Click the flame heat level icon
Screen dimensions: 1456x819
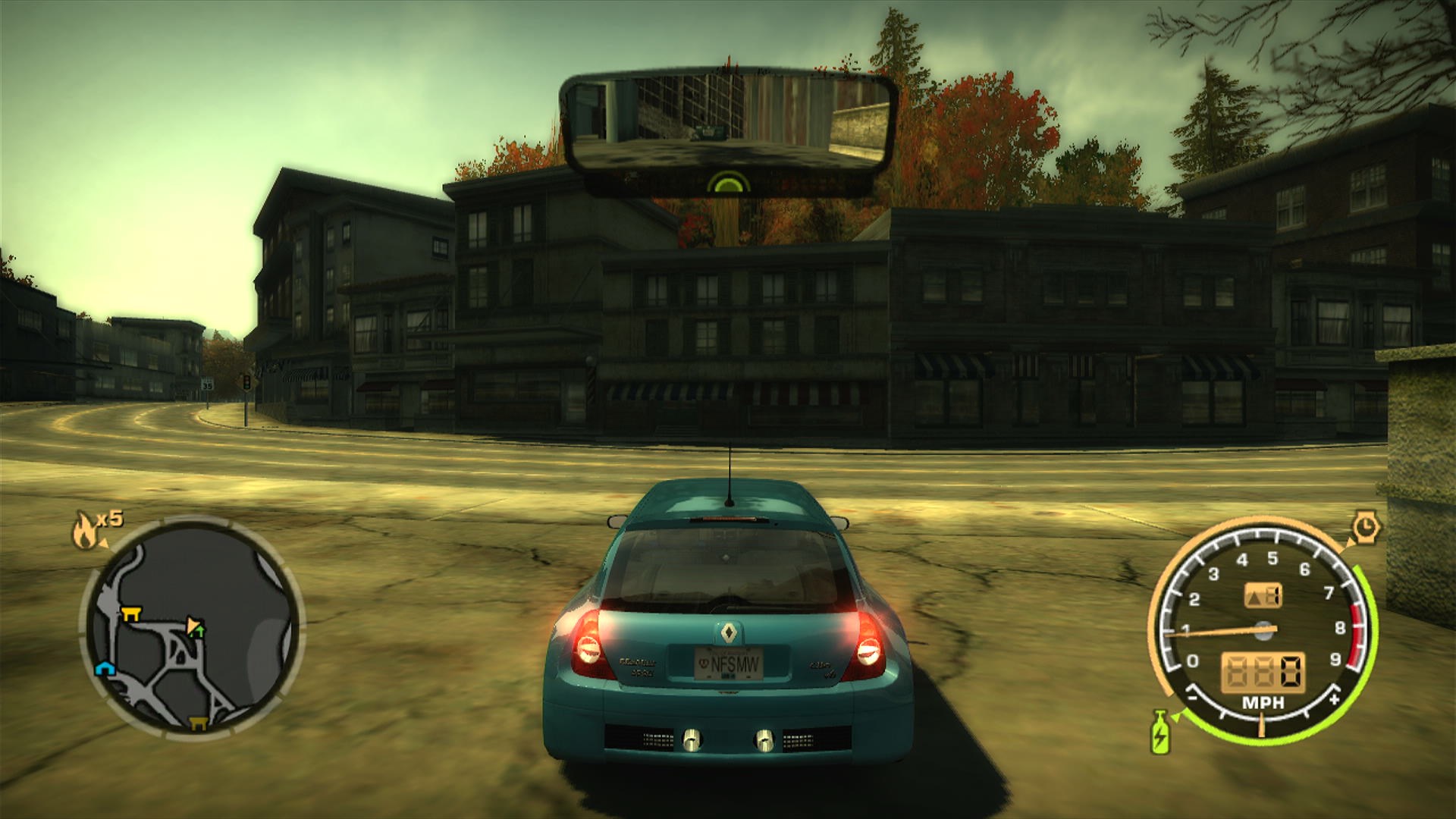(x=84, y=530)
